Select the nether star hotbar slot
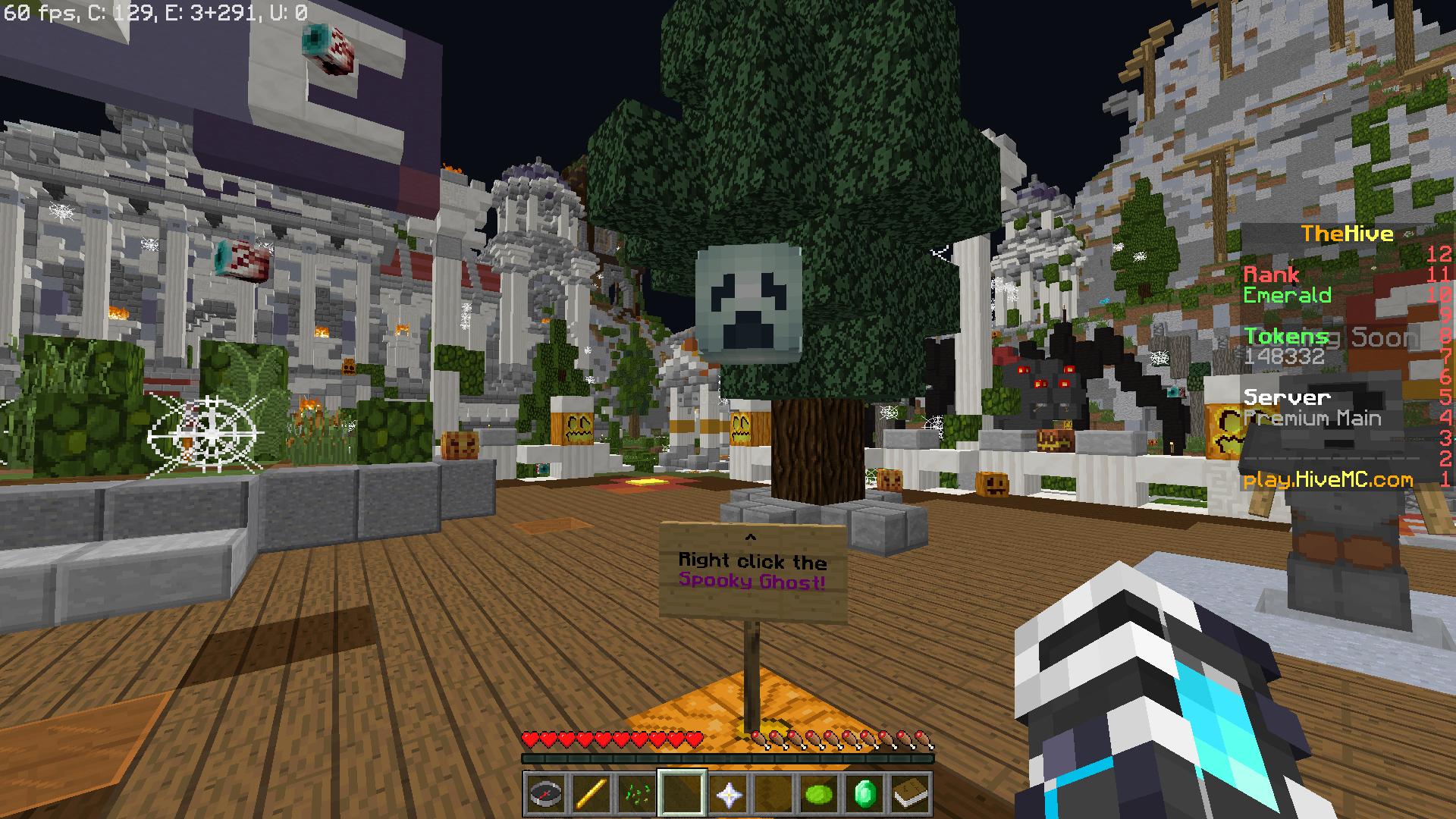This screenshot has height=819, width=1456. [728, 794]
